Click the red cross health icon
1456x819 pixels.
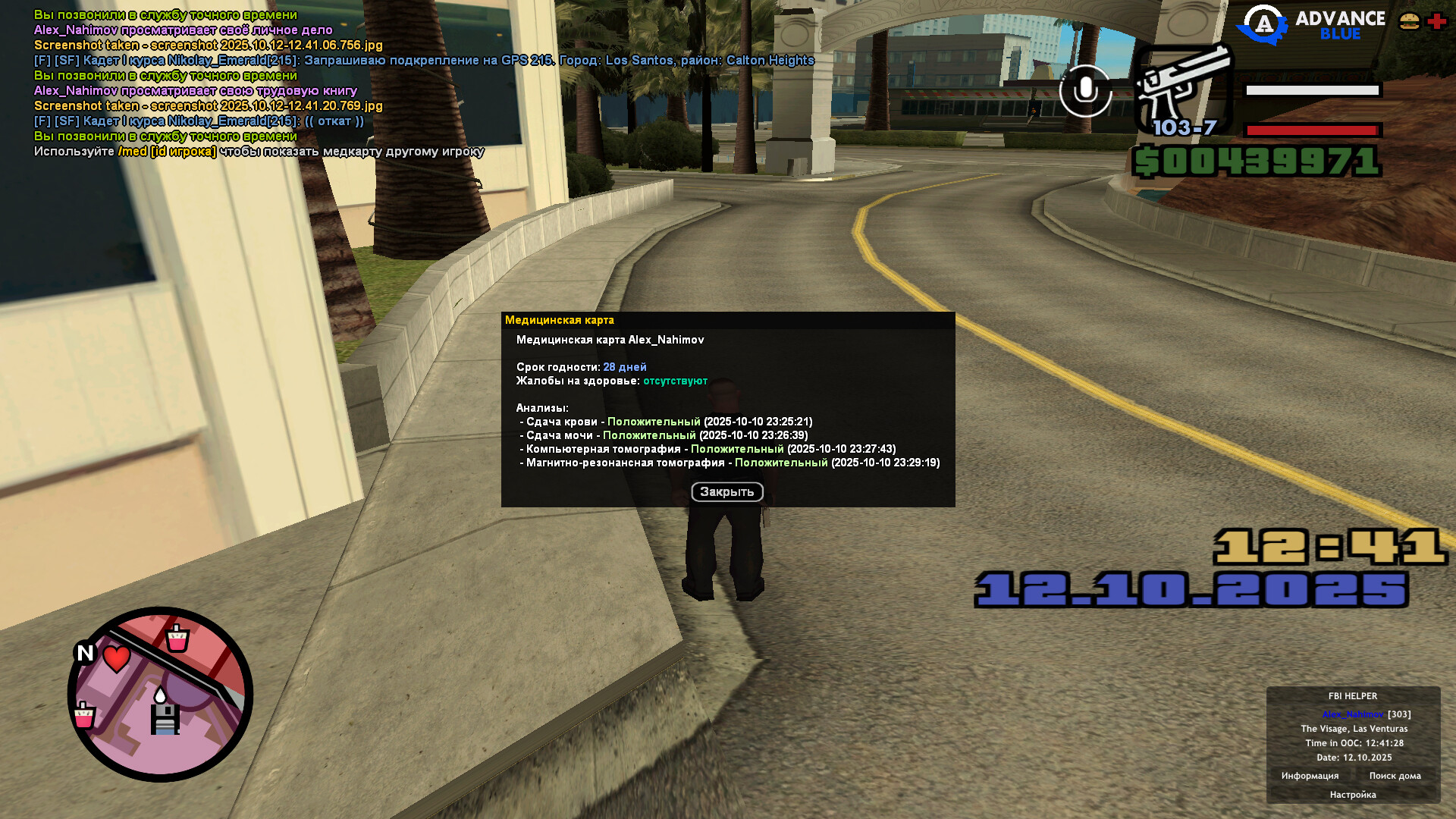point(1437,21)
